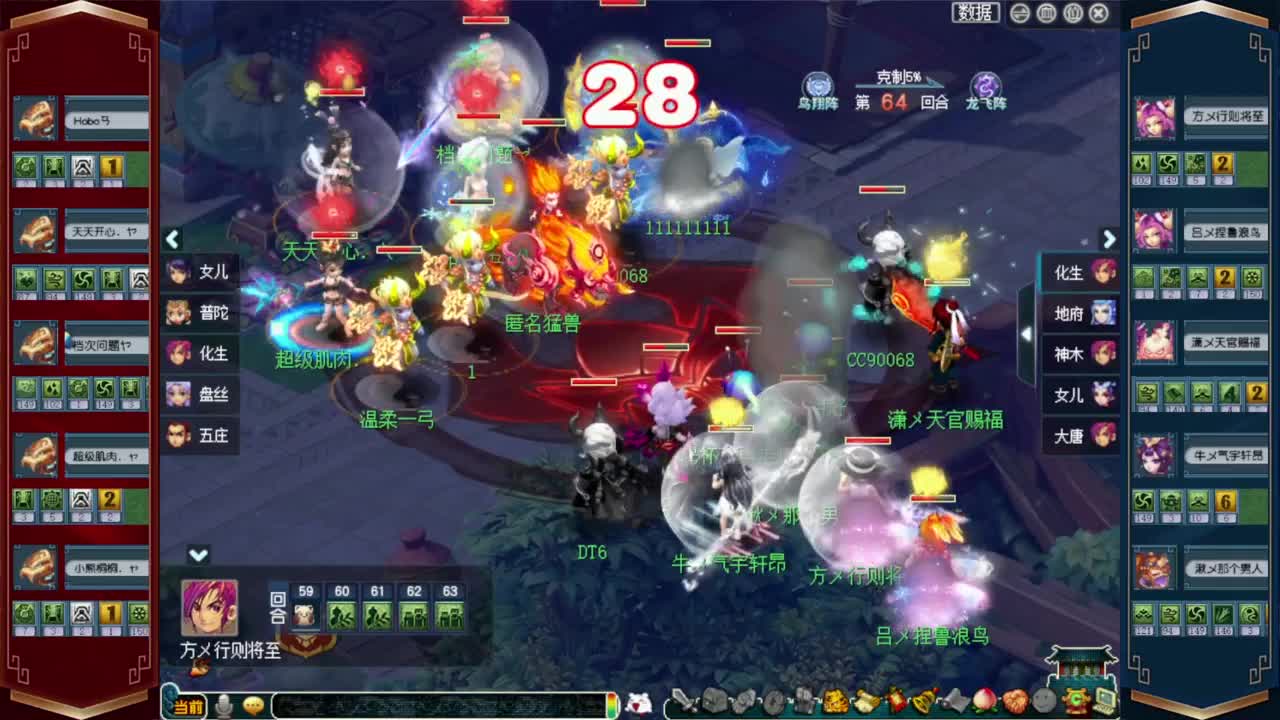Click the peach item icon in bottom battle bar
The image size is (1280, 720).
coord(983,701)
